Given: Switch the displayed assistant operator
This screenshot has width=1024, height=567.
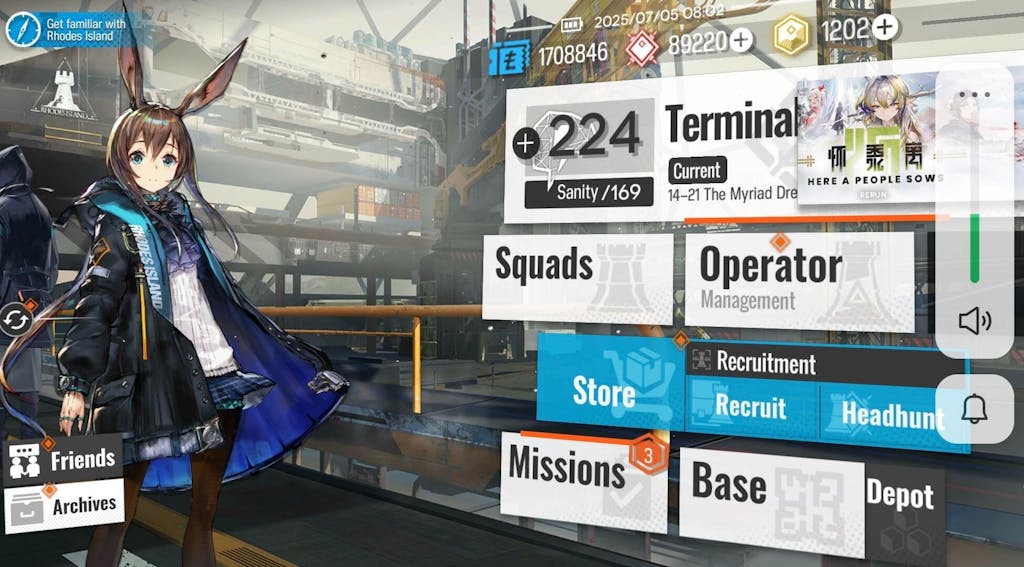Looking at the screenshot, I should [x=17, y=320].
